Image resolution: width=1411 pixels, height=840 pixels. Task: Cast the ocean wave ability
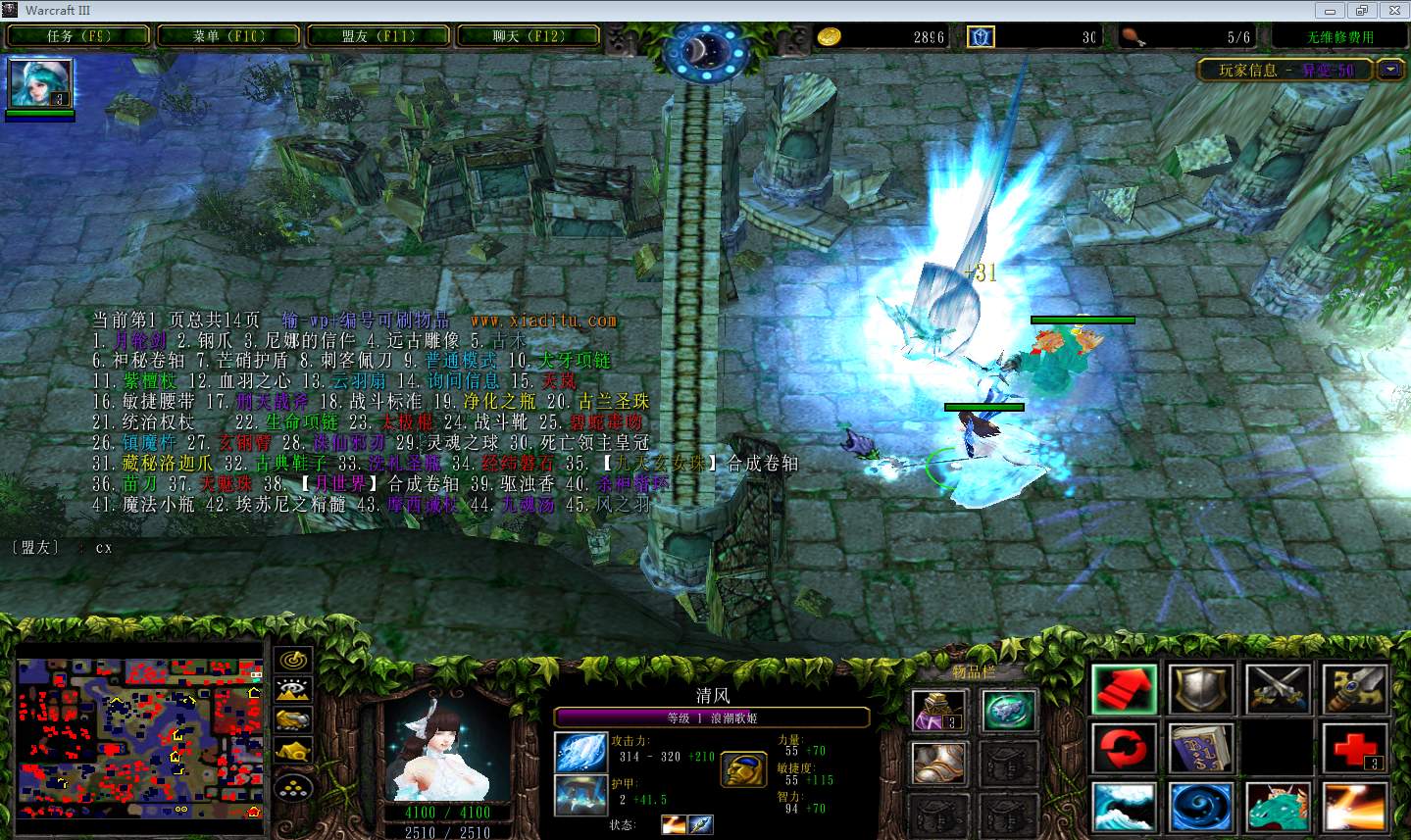coord(1124,808)
